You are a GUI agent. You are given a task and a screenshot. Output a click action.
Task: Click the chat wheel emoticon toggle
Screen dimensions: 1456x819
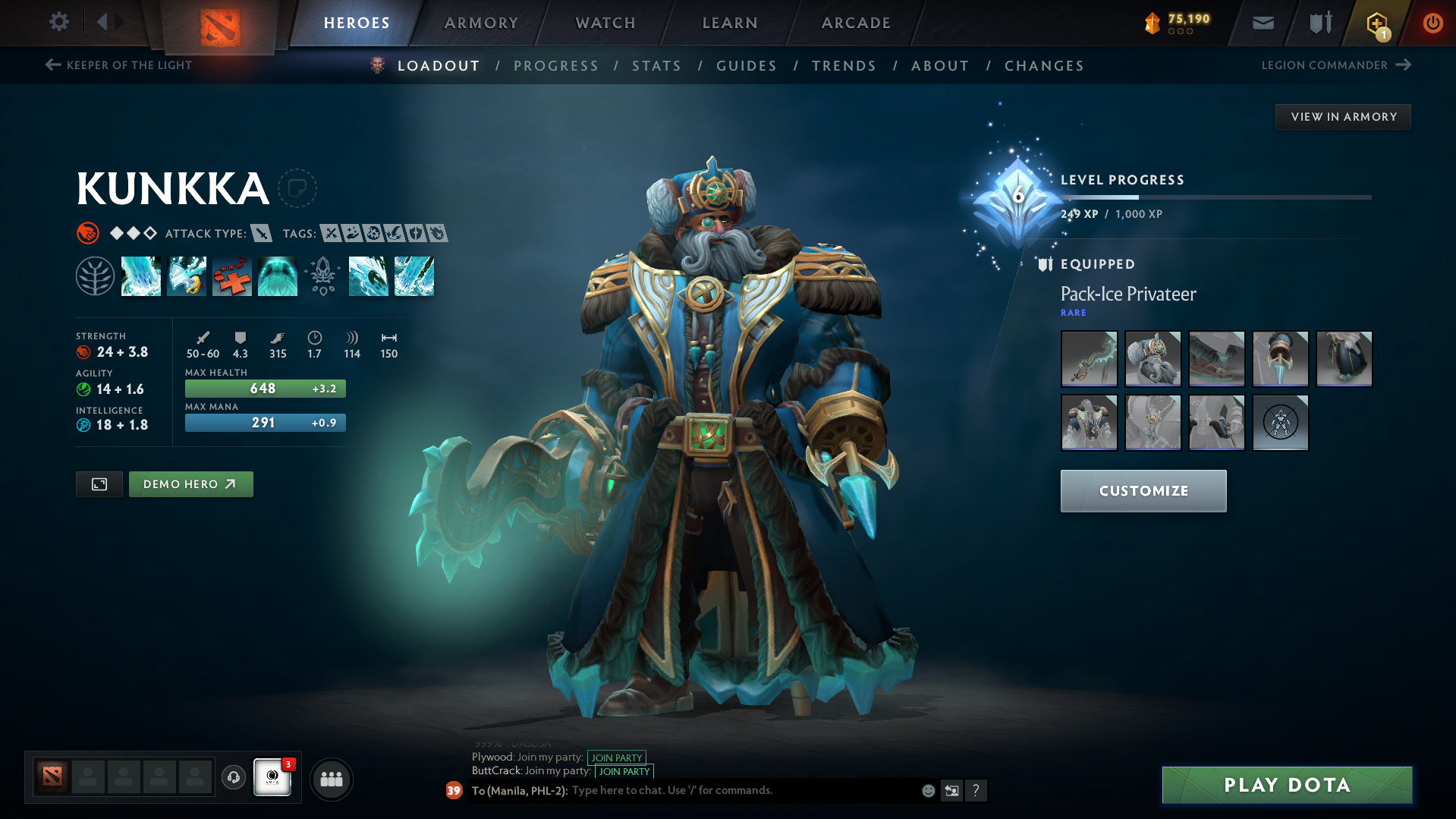pyautogui.click(x=927, y=790)
